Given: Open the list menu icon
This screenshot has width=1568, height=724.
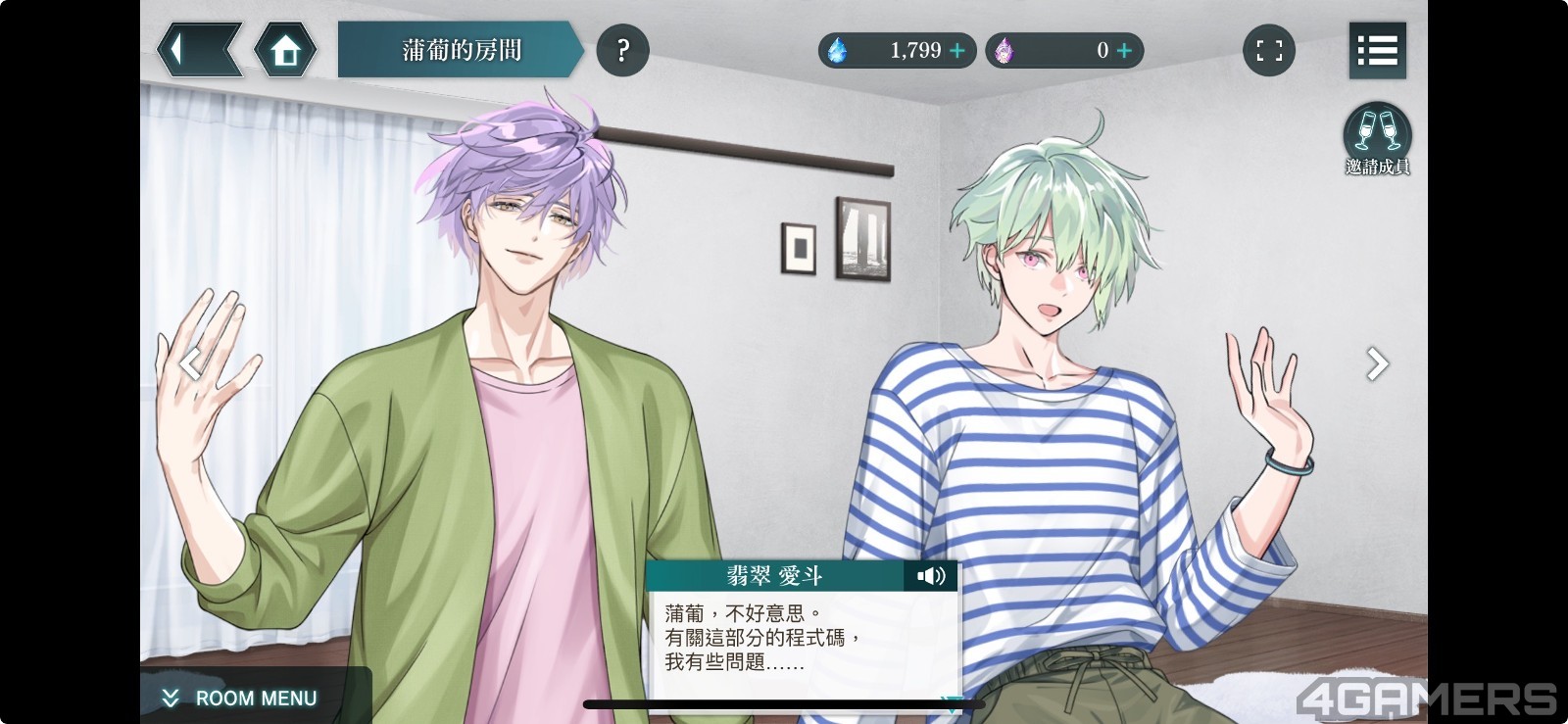Looking at the screenshot, I should [x=1377, y=50].
